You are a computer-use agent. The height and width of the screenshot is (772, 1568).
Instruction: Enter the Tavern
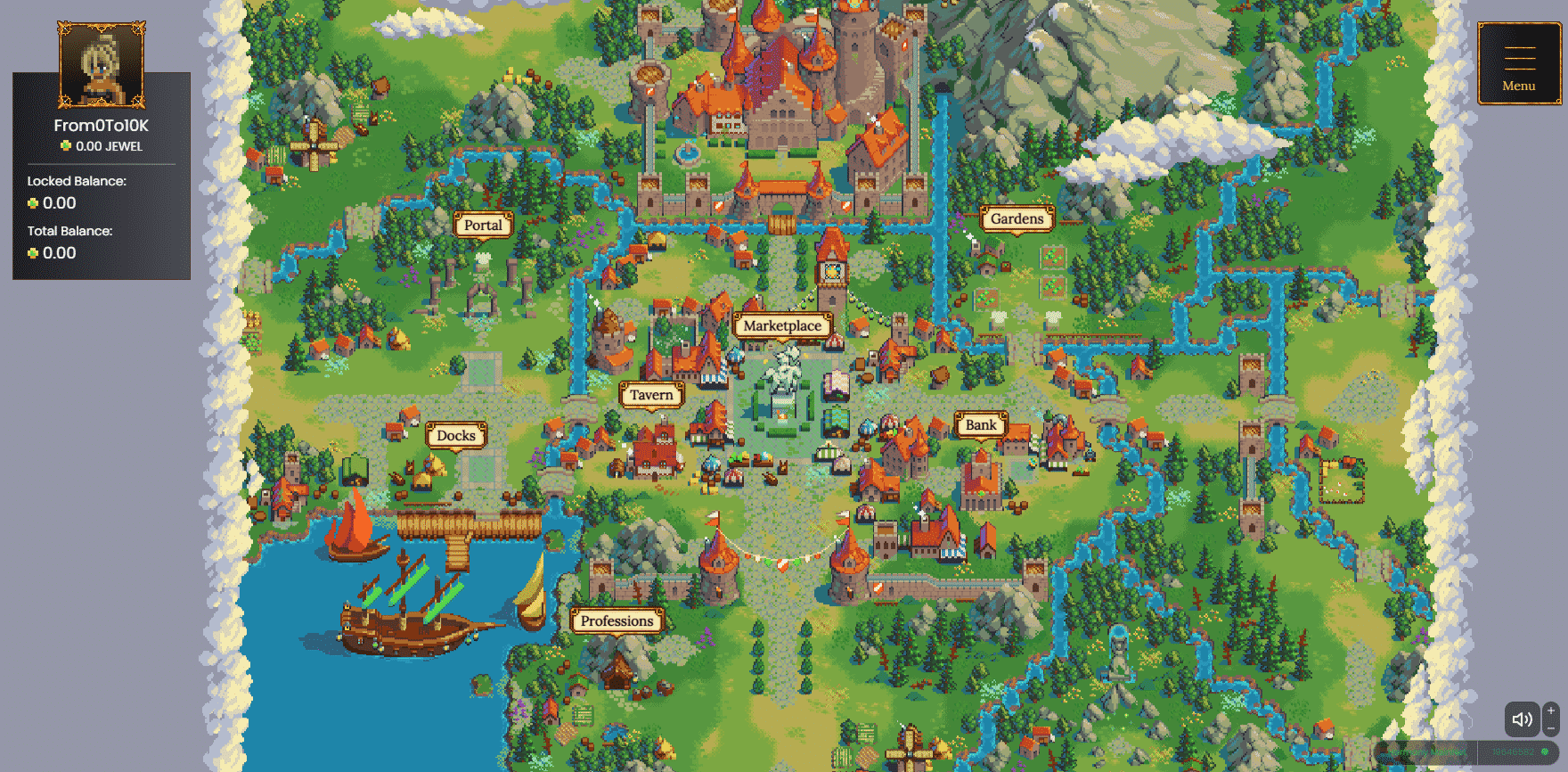pos(652,395)
